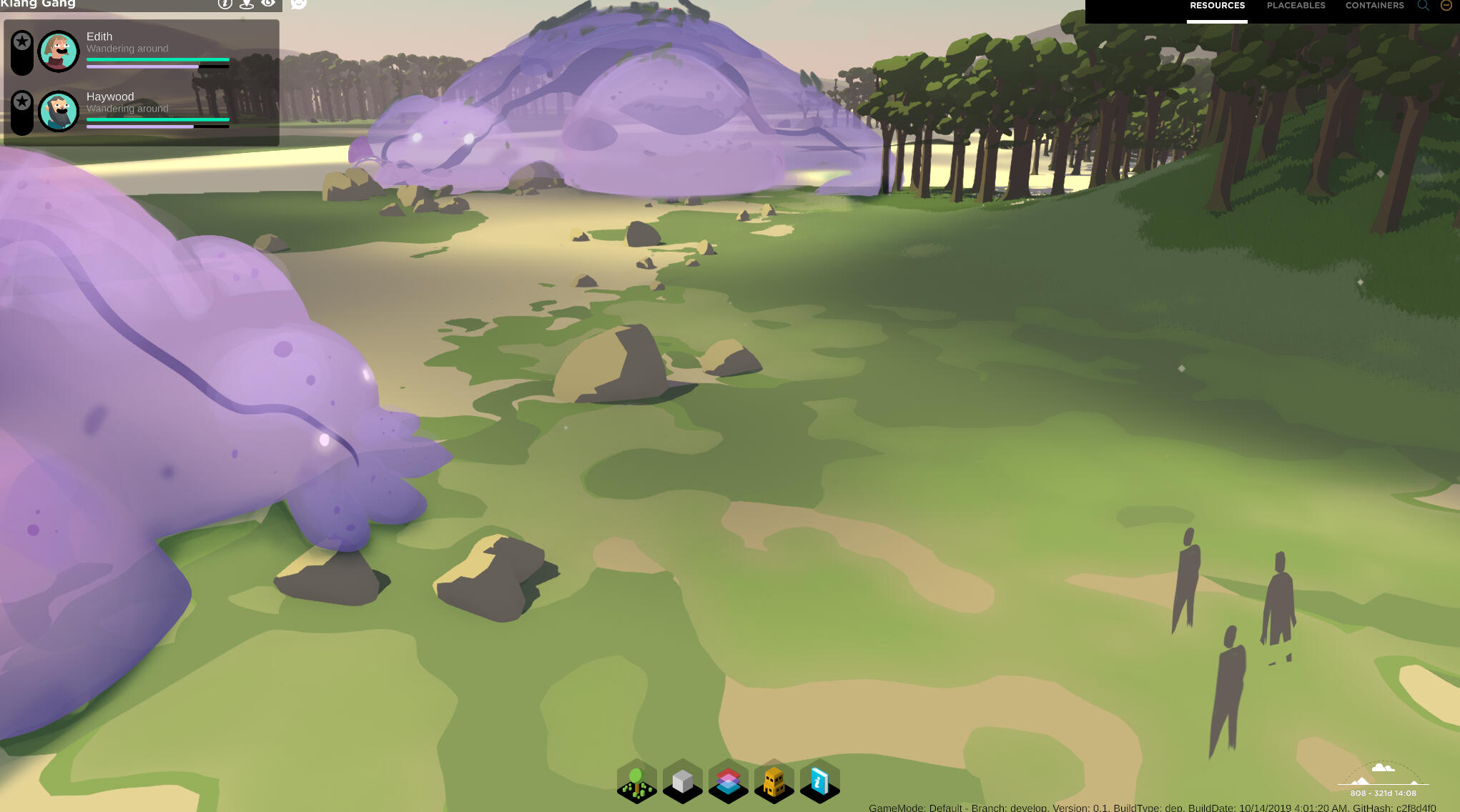Select the tree and bushes toolbar button
The image size is (1460, 812).
click(x=636, y=781)
